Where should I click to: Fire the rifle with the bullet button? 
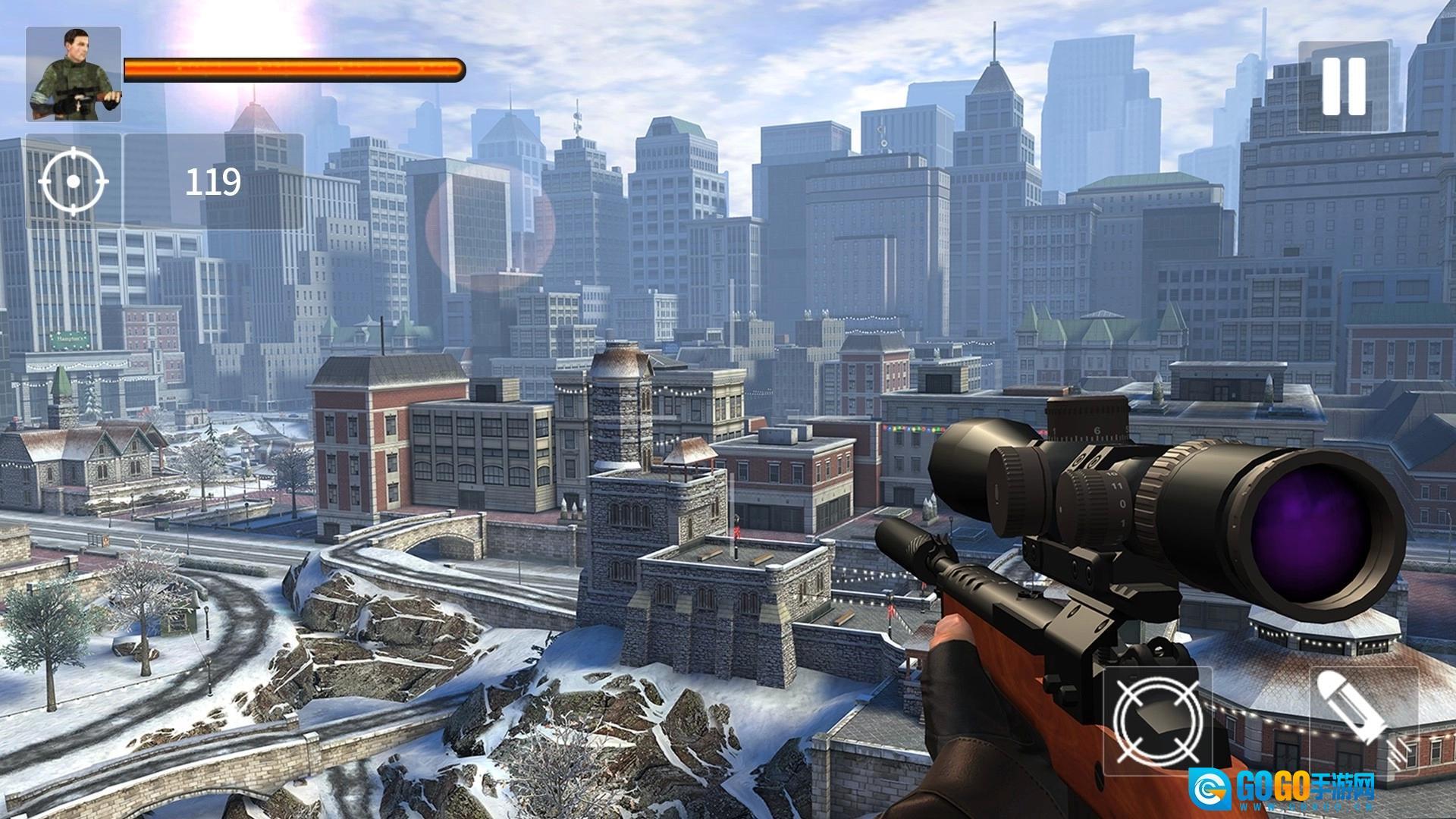(x=1364, y=720)
